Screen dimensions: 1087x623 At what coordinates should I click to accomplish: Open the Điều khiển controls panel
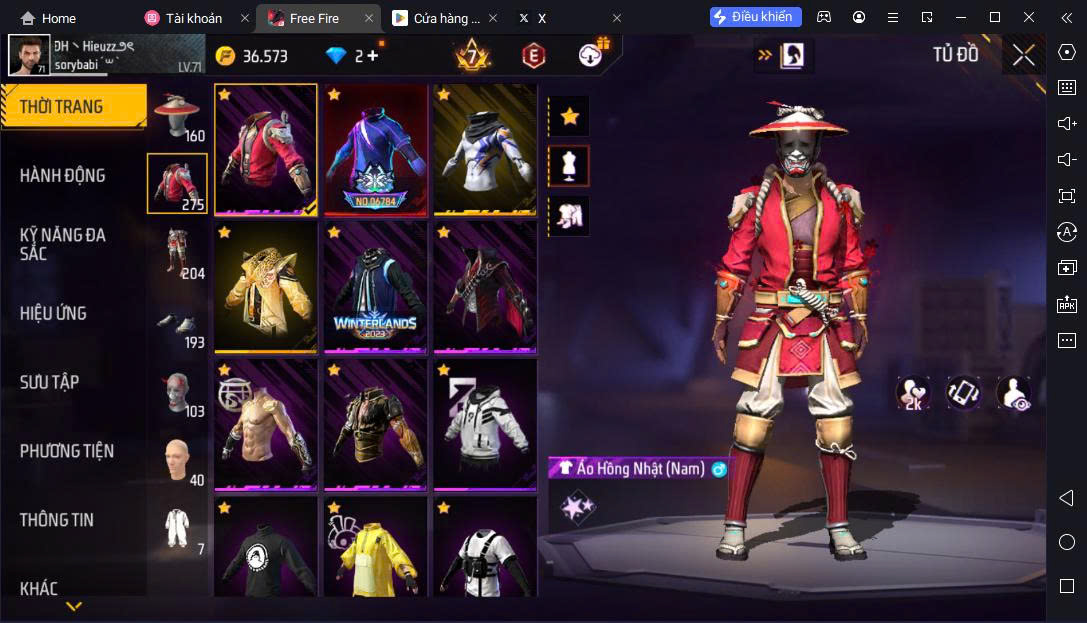(755, 17)
